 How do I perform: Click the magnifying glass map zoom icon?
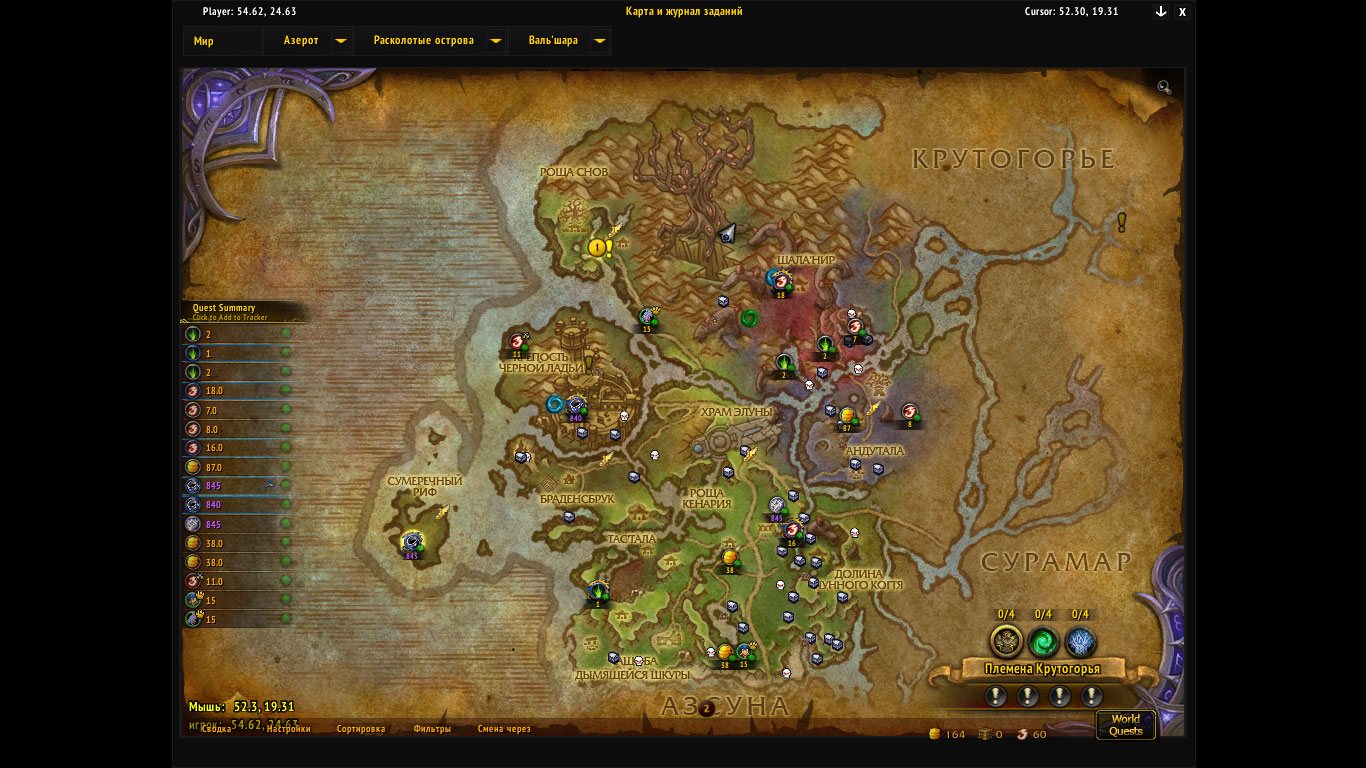[x=1164, y=87]
